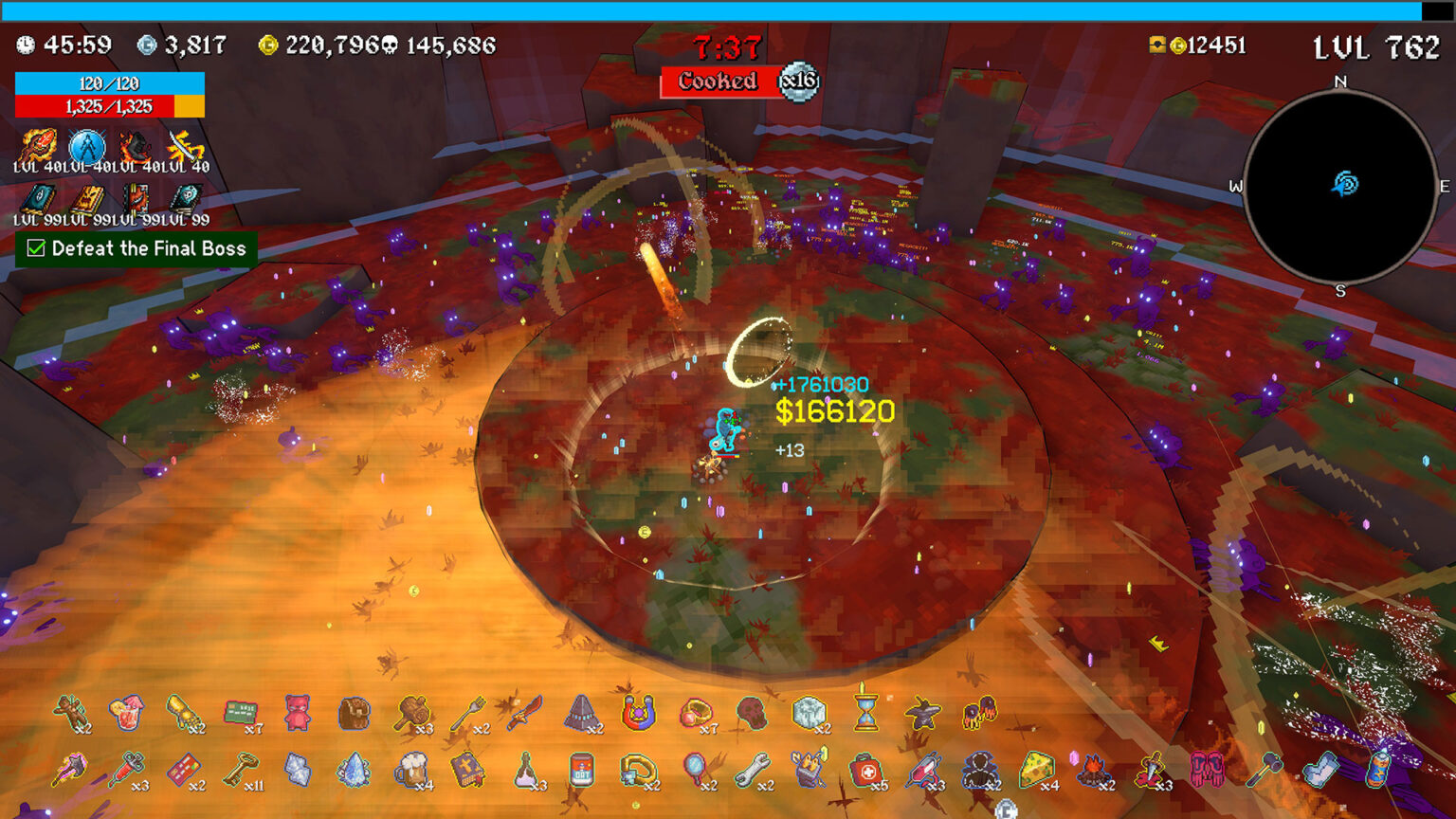The width and height of the screenshot is (1456, 819).
Task: Click the pink gummy bear item
Action: coord(298,713)
